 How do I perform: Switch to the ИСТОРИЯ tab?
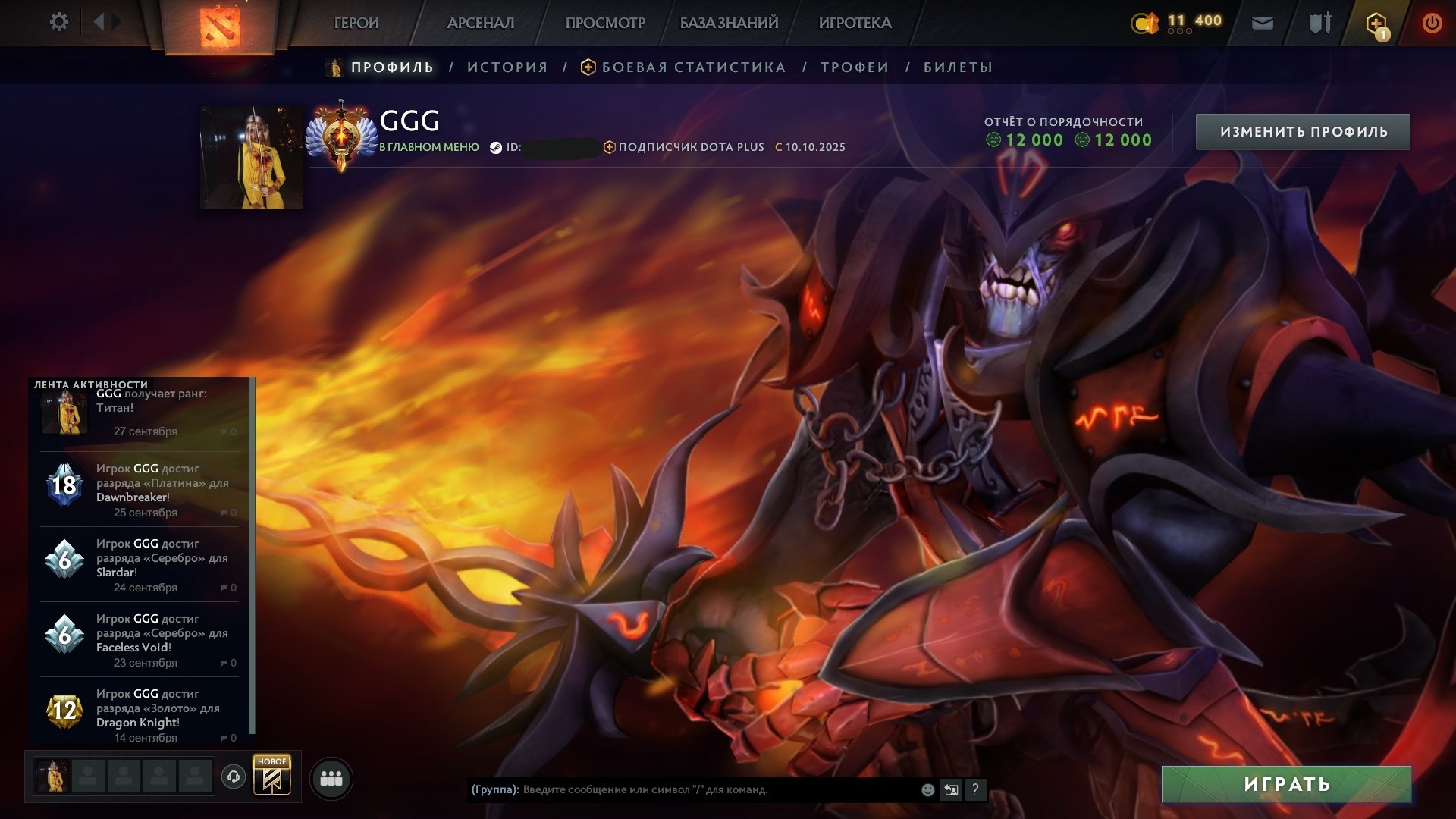click(507, 67)
